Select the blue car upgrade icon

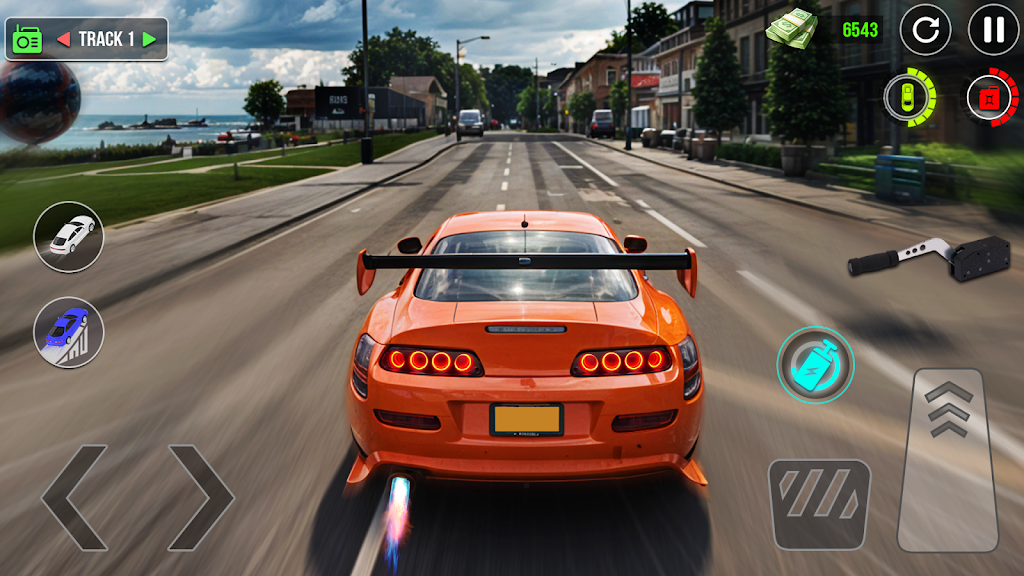point(69,333)
